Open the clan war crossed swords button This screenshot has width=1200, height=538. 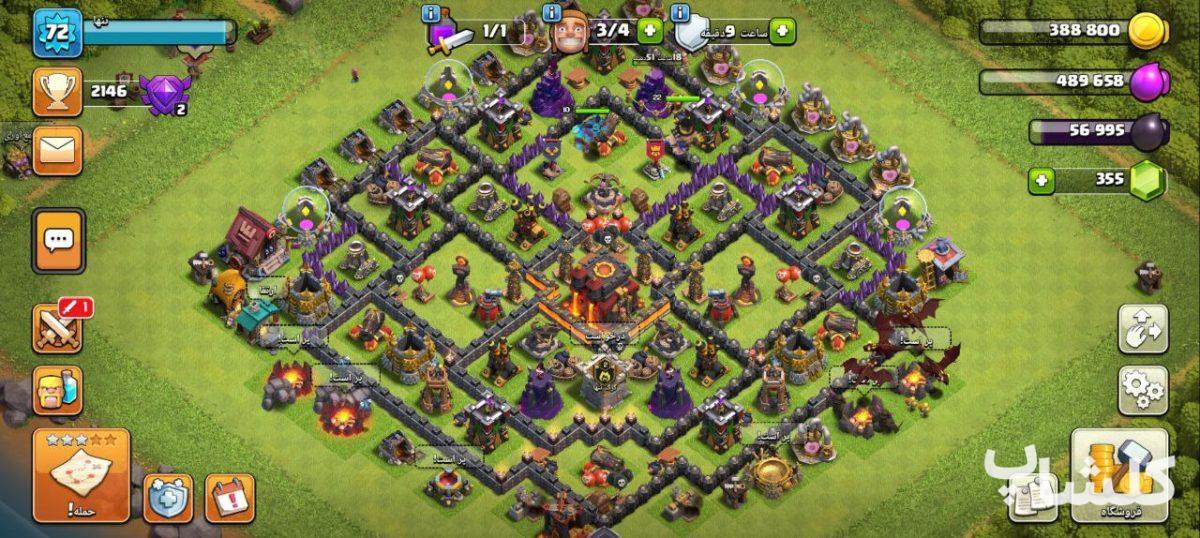point(58,328)
